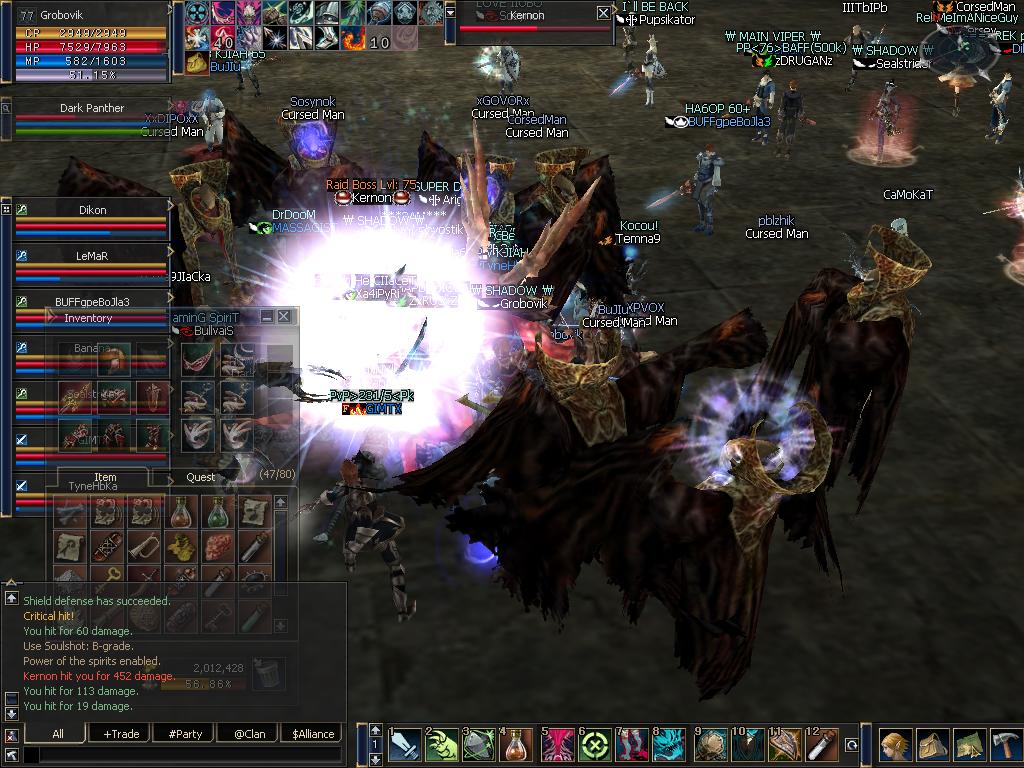Open the +Trade chat tab
This screenshot has width=1024, height=768.
point(121,734)
